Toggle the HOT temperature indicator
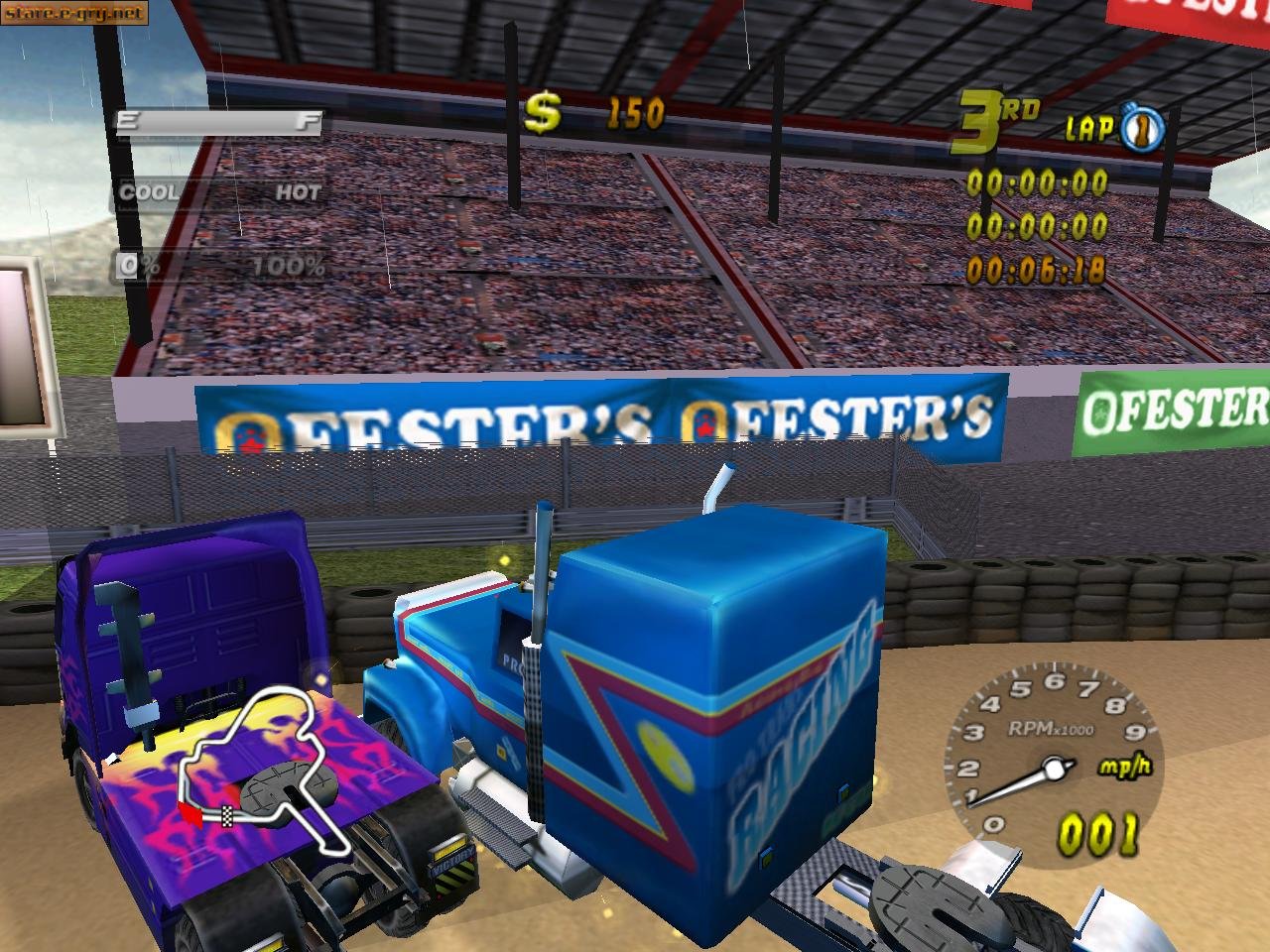Image resolution: width=1270 pixels, height=952 pixels. (x=298, y=192)
